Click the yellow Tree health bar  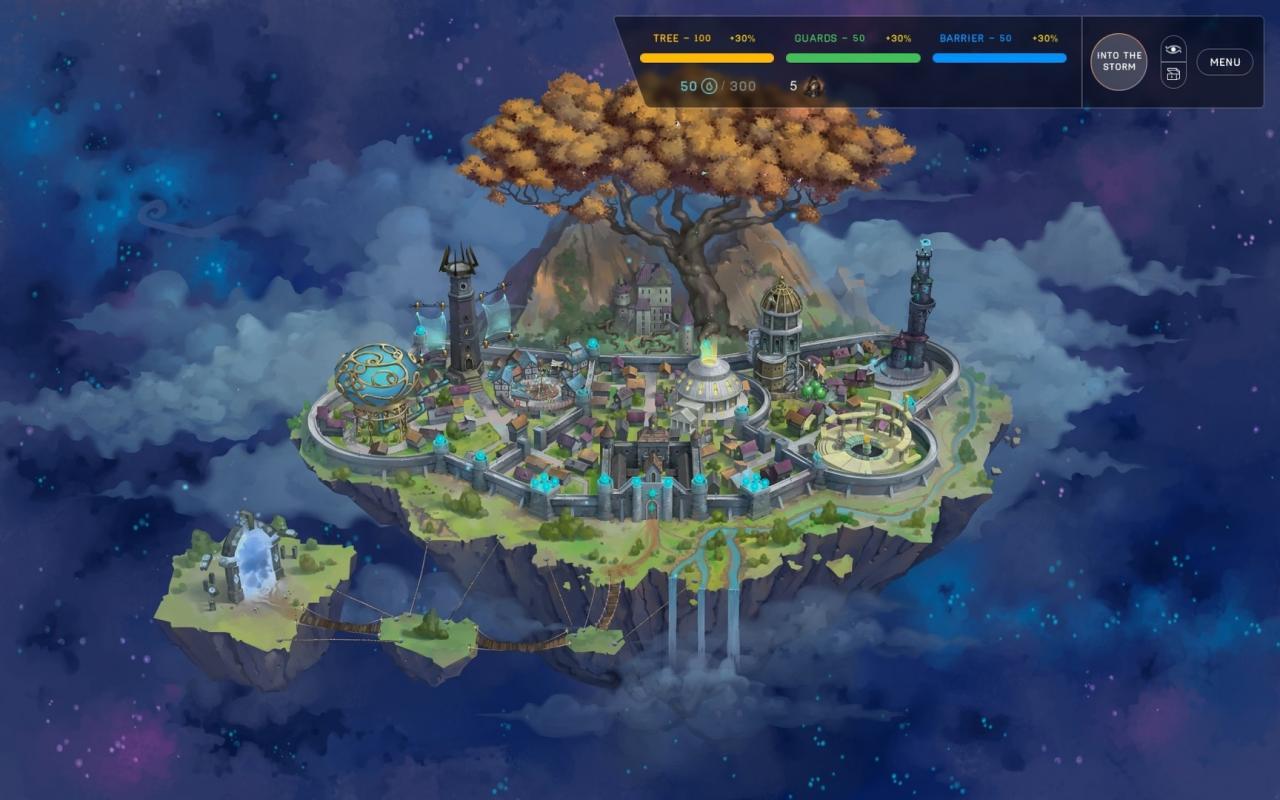(705, 57)
